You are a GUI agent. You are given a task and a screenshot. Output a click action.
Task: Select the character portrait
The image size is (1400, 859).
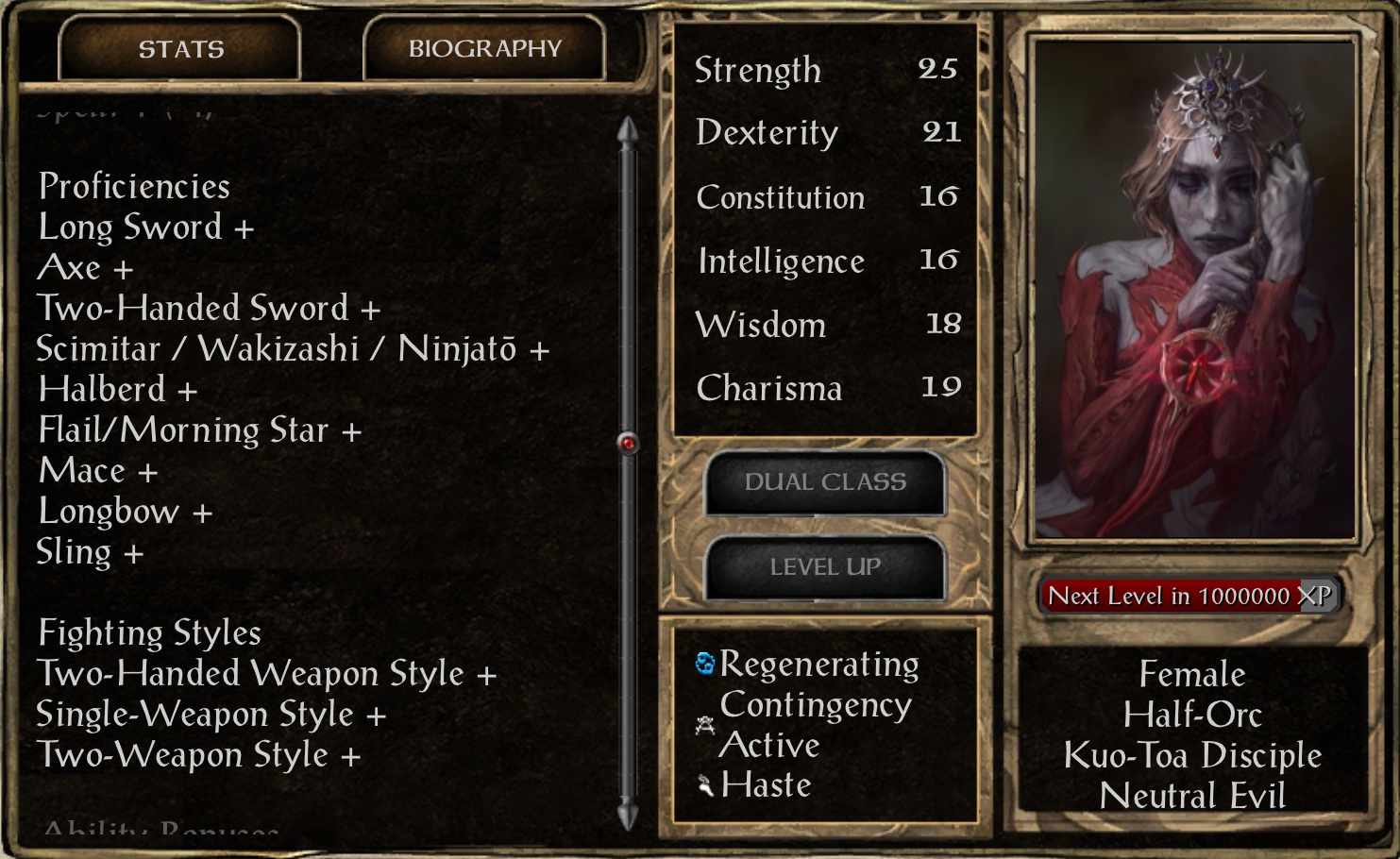1194,288
